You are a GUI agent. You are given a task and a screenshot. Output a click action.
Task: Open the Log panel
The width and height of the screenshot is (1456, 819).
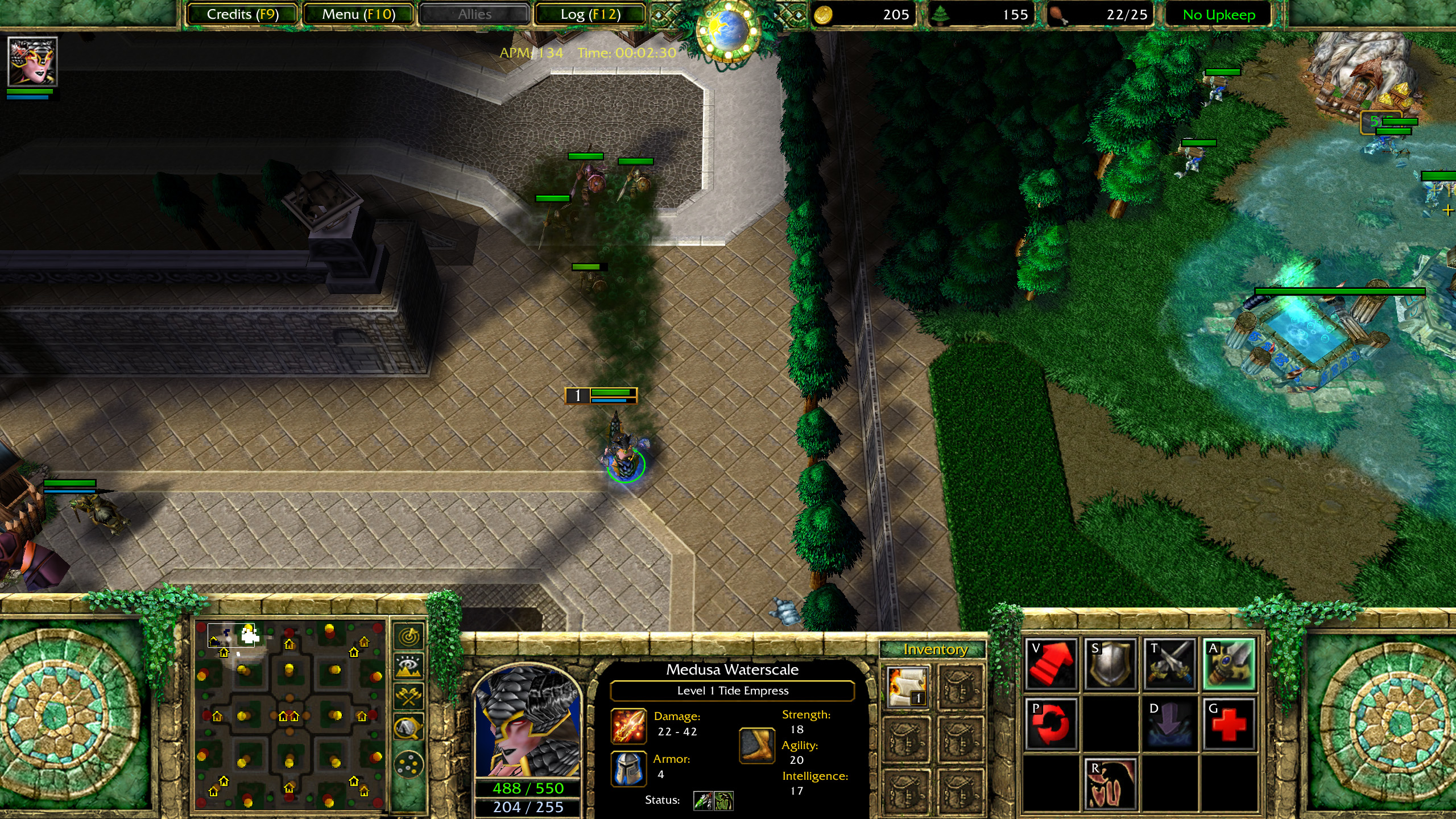point(590,14)
